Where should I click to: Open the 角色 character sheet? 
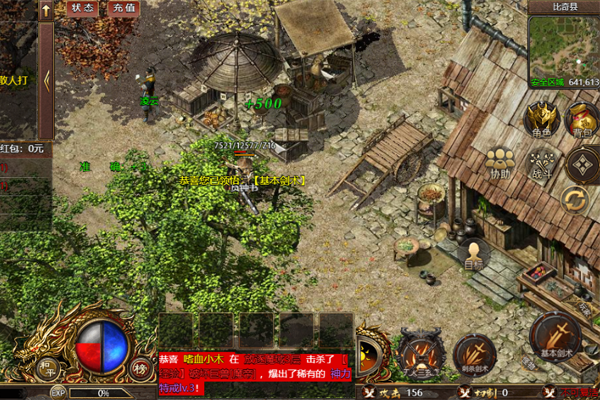[x=541, y=118]
